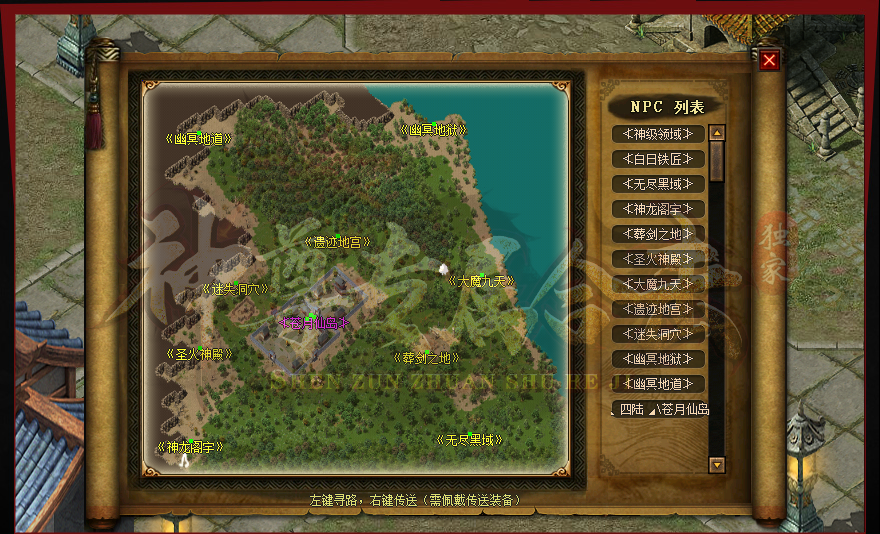Viewport: 880px width, 534px height.
Task: Select 《苍月仙岛》 marker on the map
Action: (313, 322)
